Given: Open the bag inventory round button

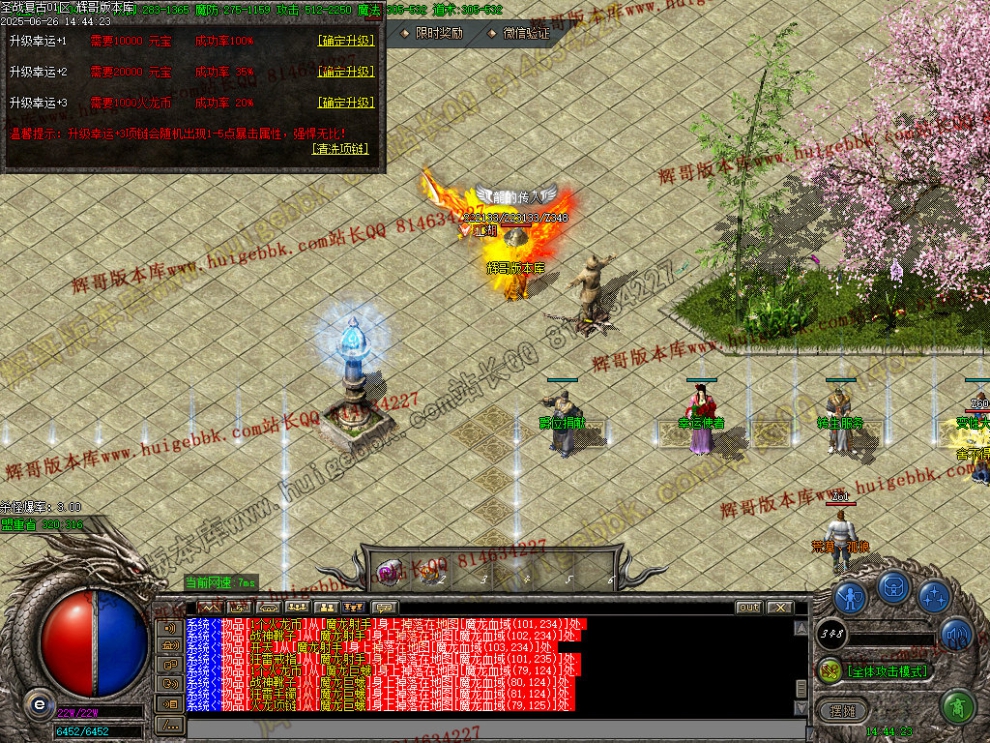Looking at the screenshot, I should pyautogui.click(x=893, y=587).
